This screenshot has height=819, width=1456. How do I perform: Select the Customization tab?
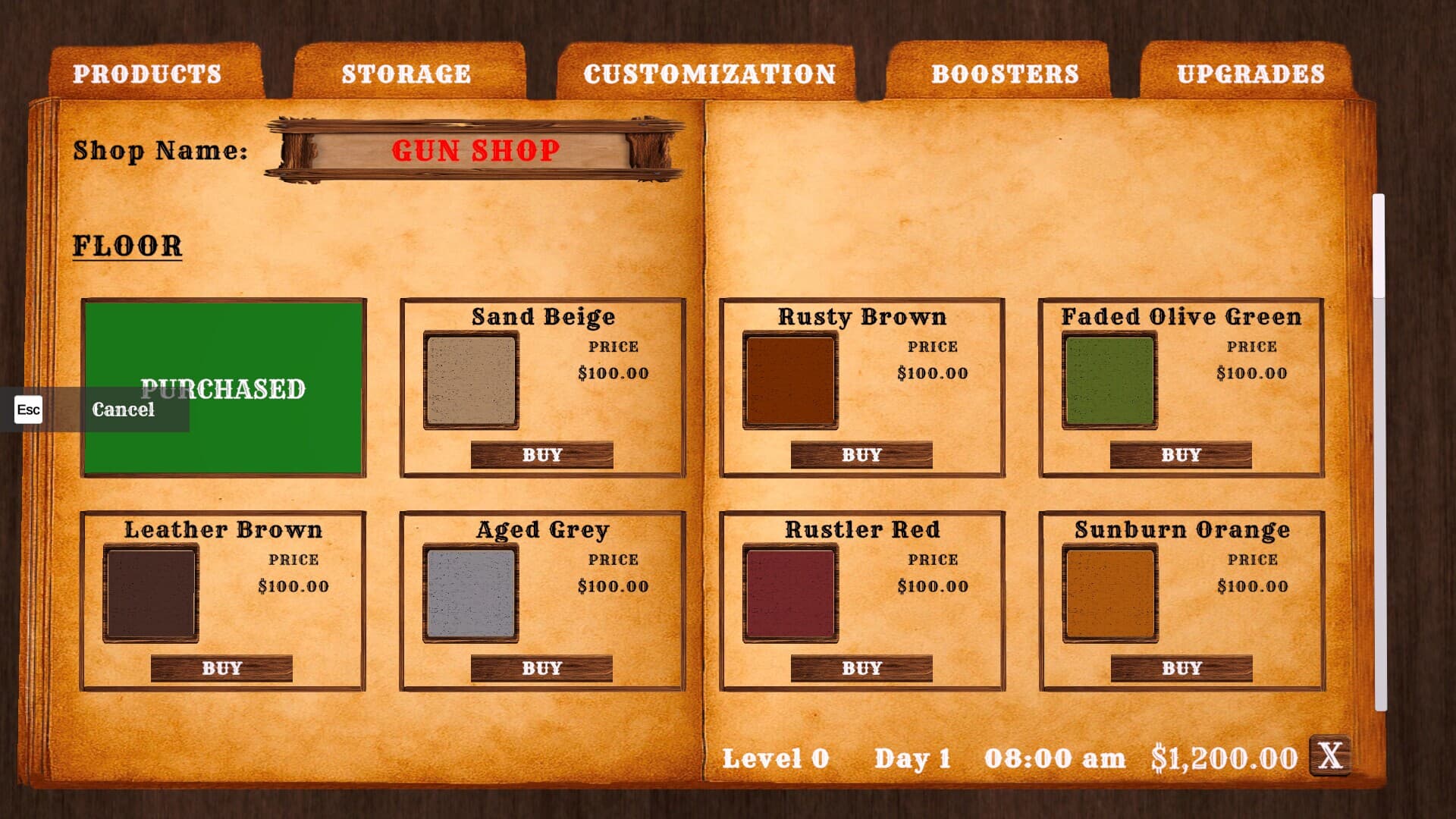710,74
